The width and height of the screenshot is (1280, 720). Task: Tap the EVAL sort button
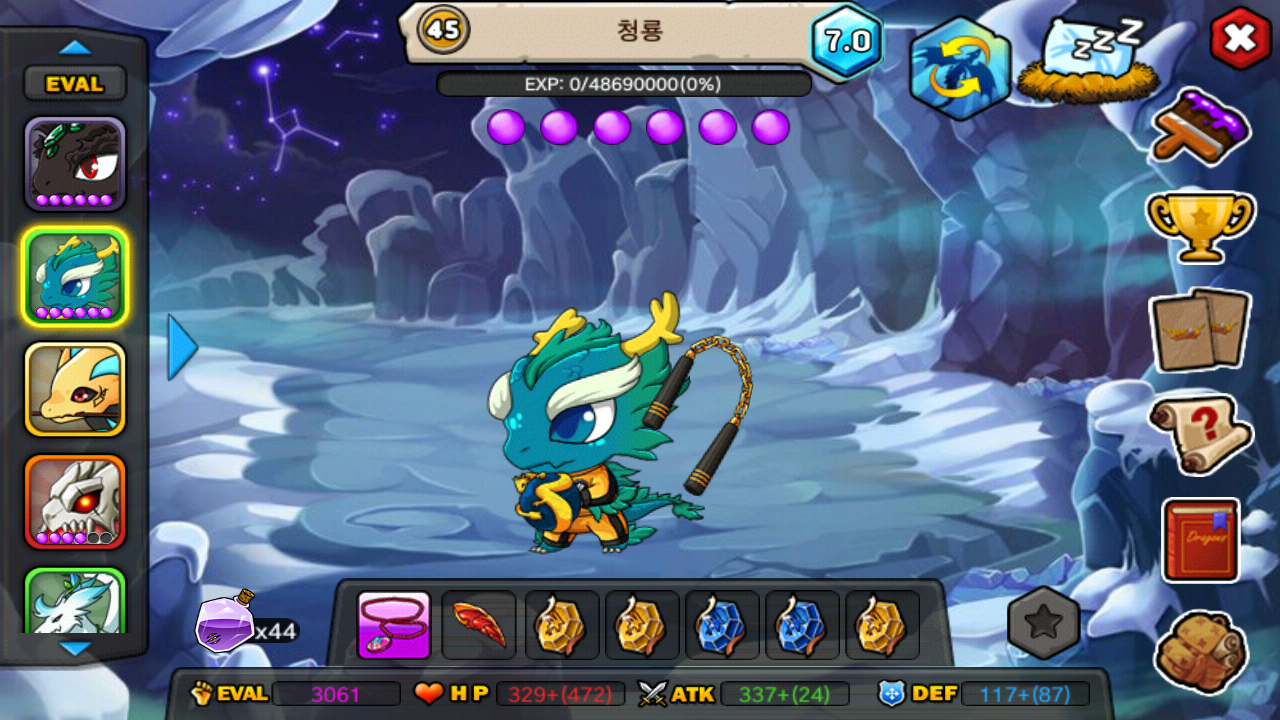[75, 84]
